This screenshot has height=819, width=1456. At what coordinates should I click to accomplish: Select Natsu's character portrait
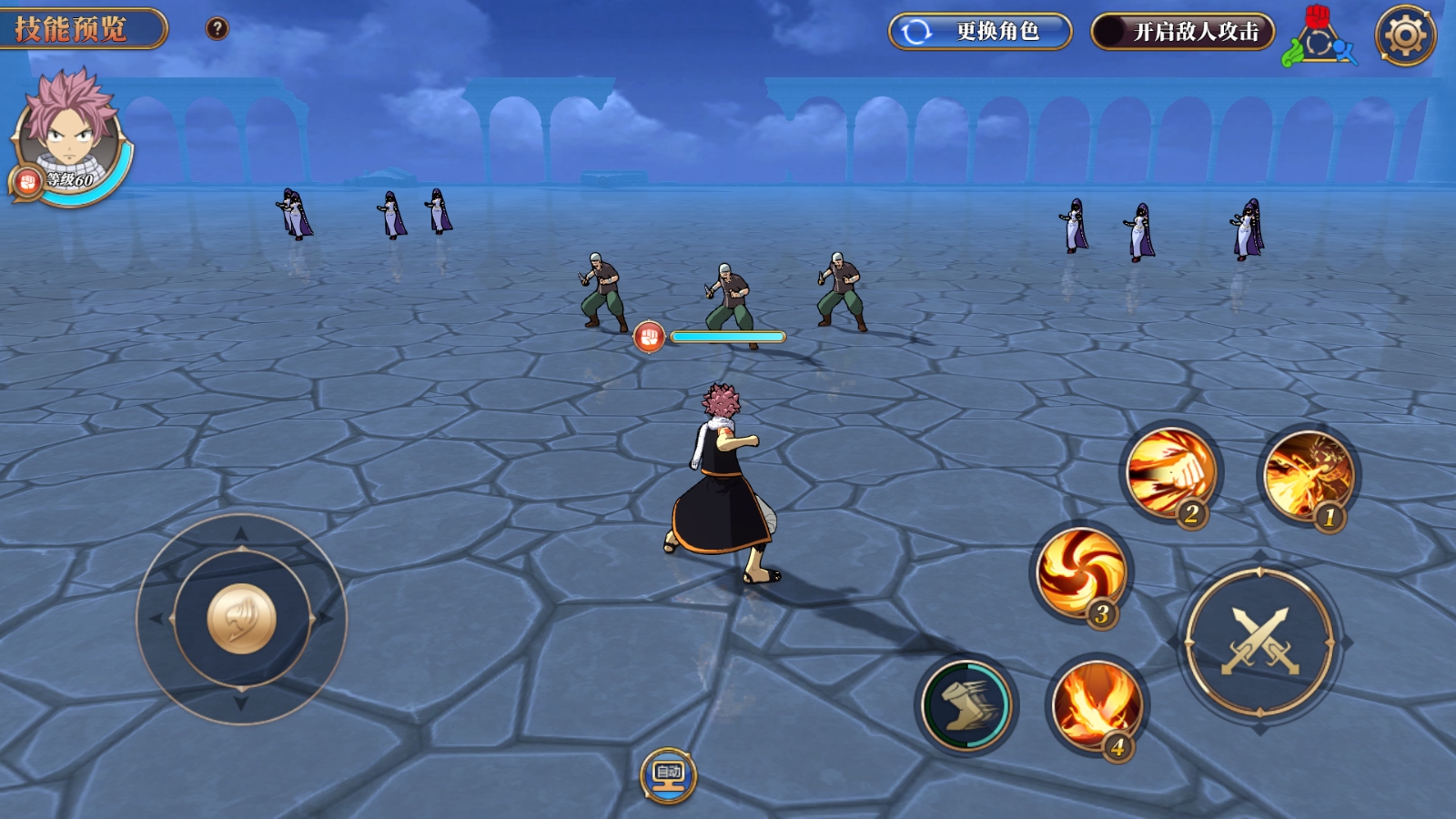click(x=69, y=133)
